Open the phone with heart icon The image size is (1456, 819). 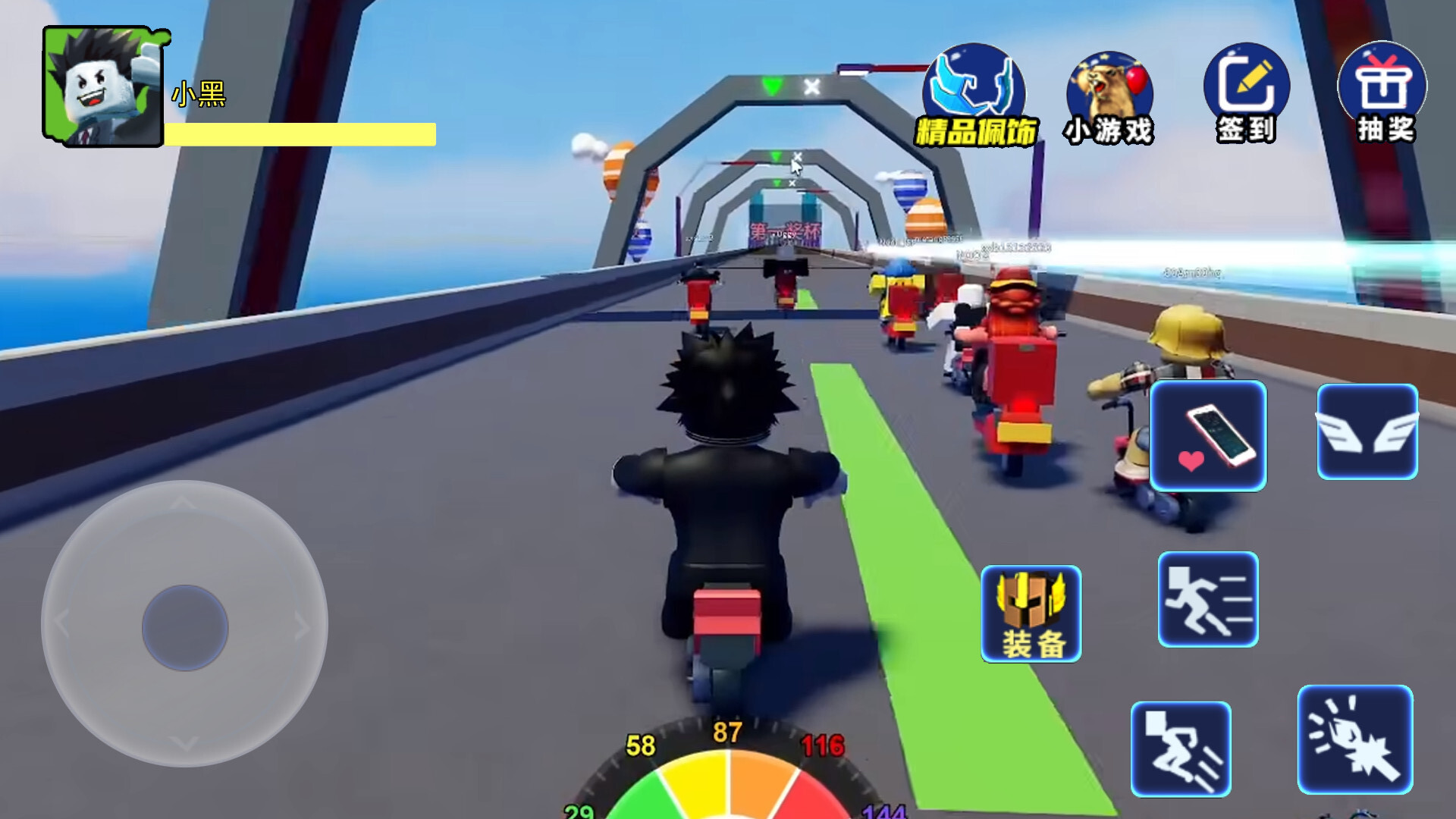(1208, 436)
